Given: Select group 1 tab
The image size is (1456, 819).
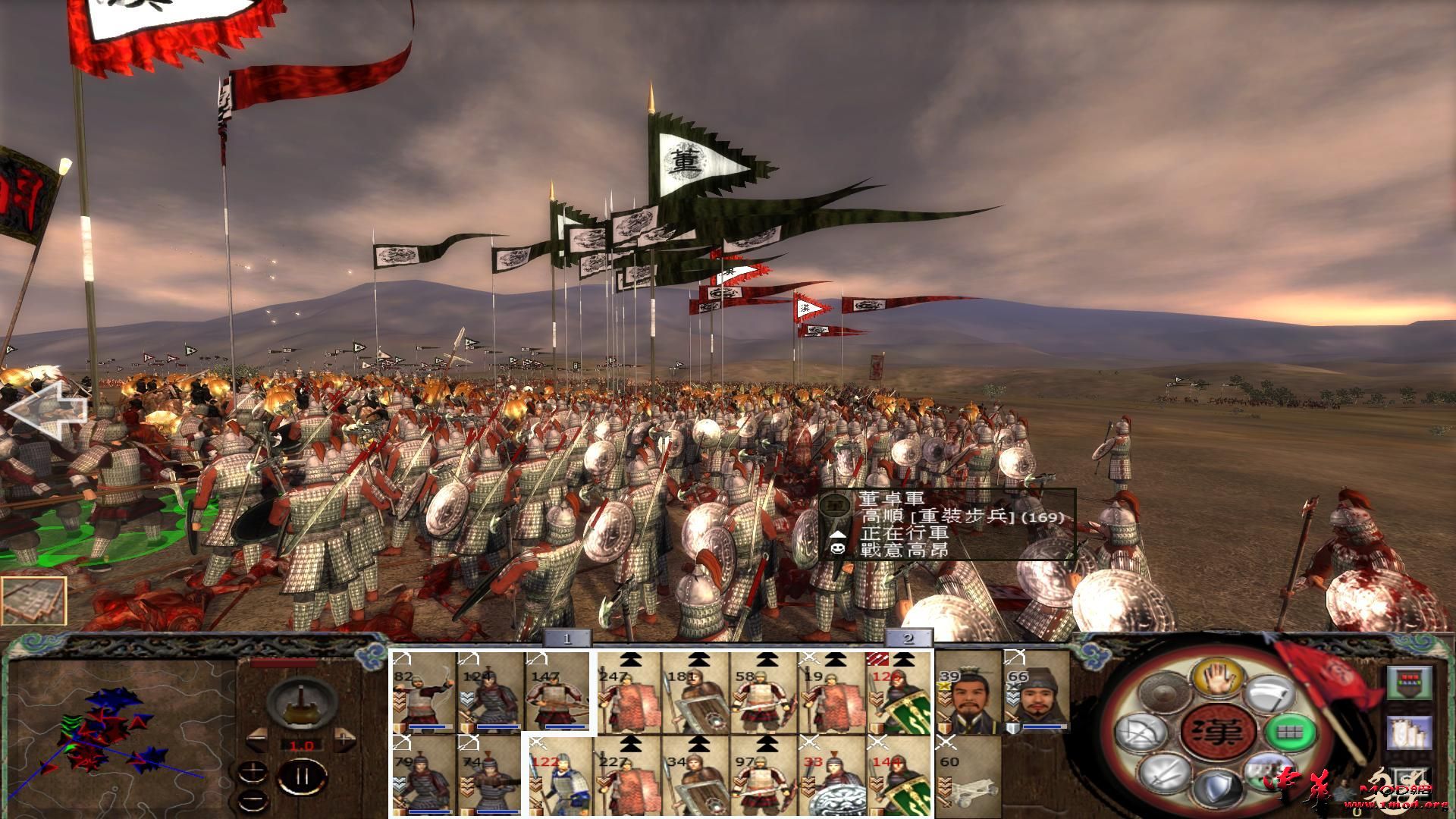Looking at the screenshot, I should pyautogui.click(x=566, y=639).
